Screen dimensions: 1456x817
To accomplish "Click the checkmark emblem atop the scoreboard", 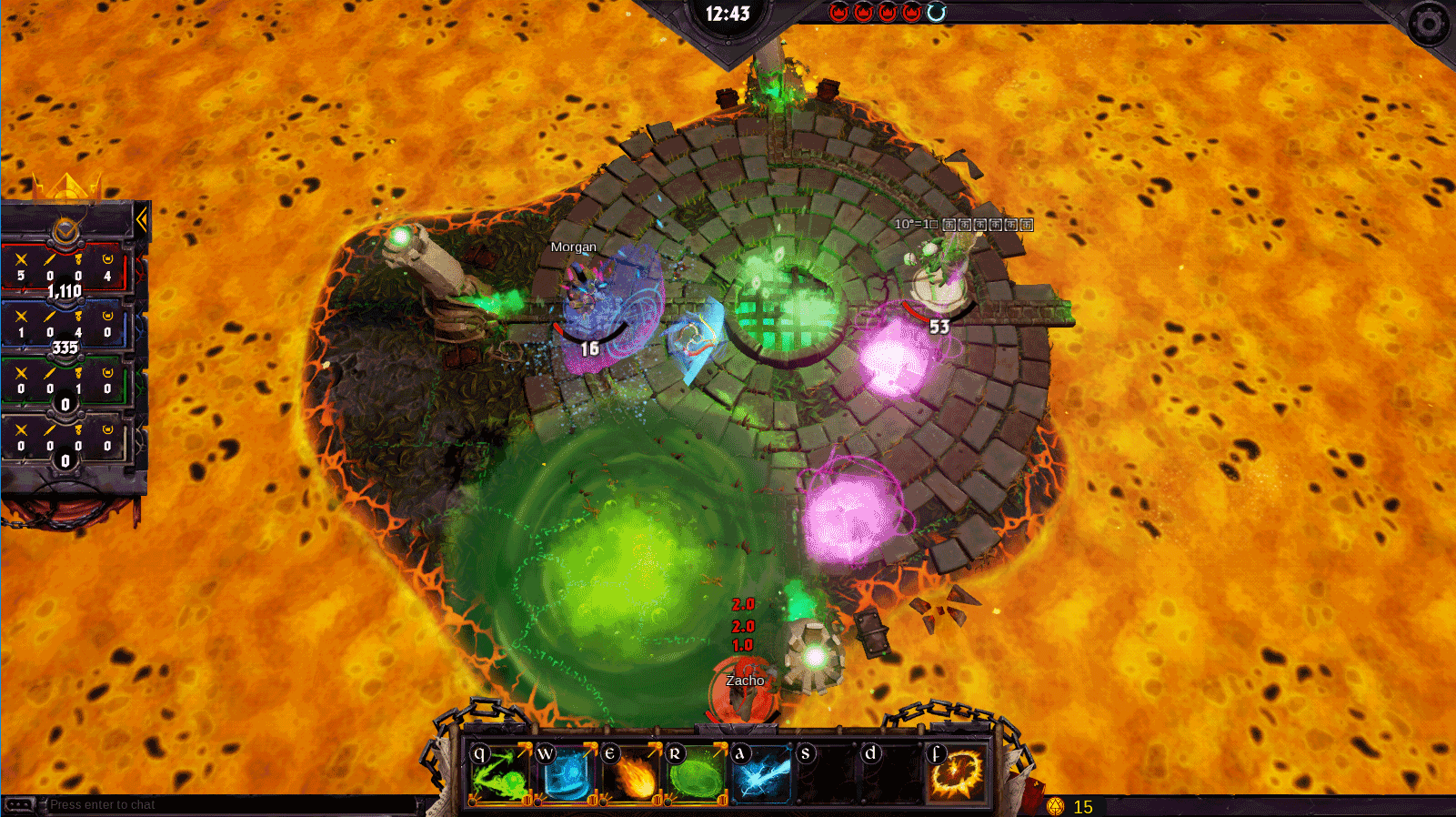I will 65,233.
